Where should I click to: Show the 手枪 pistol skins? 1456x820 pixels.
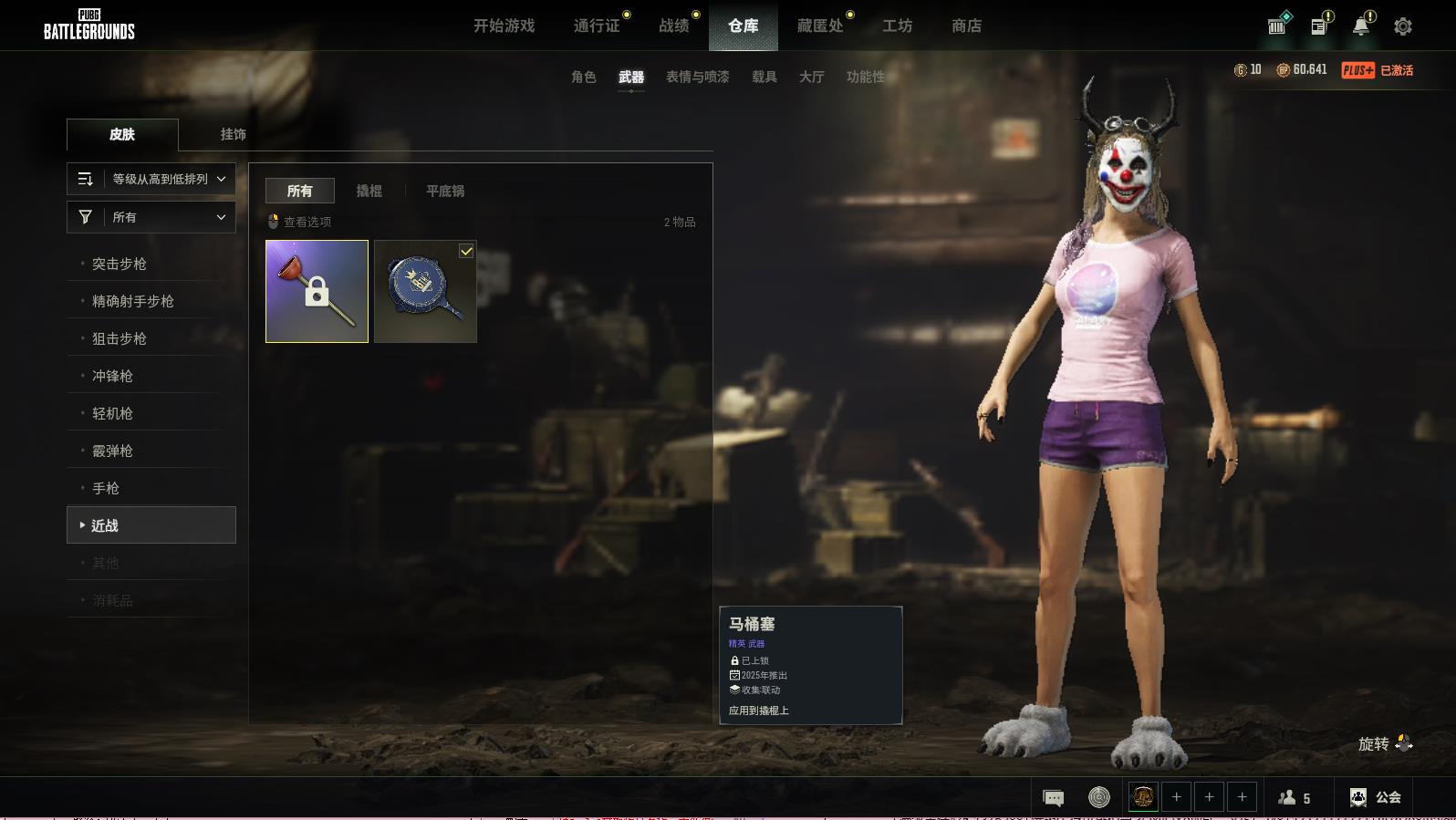[x=106, y=488]
